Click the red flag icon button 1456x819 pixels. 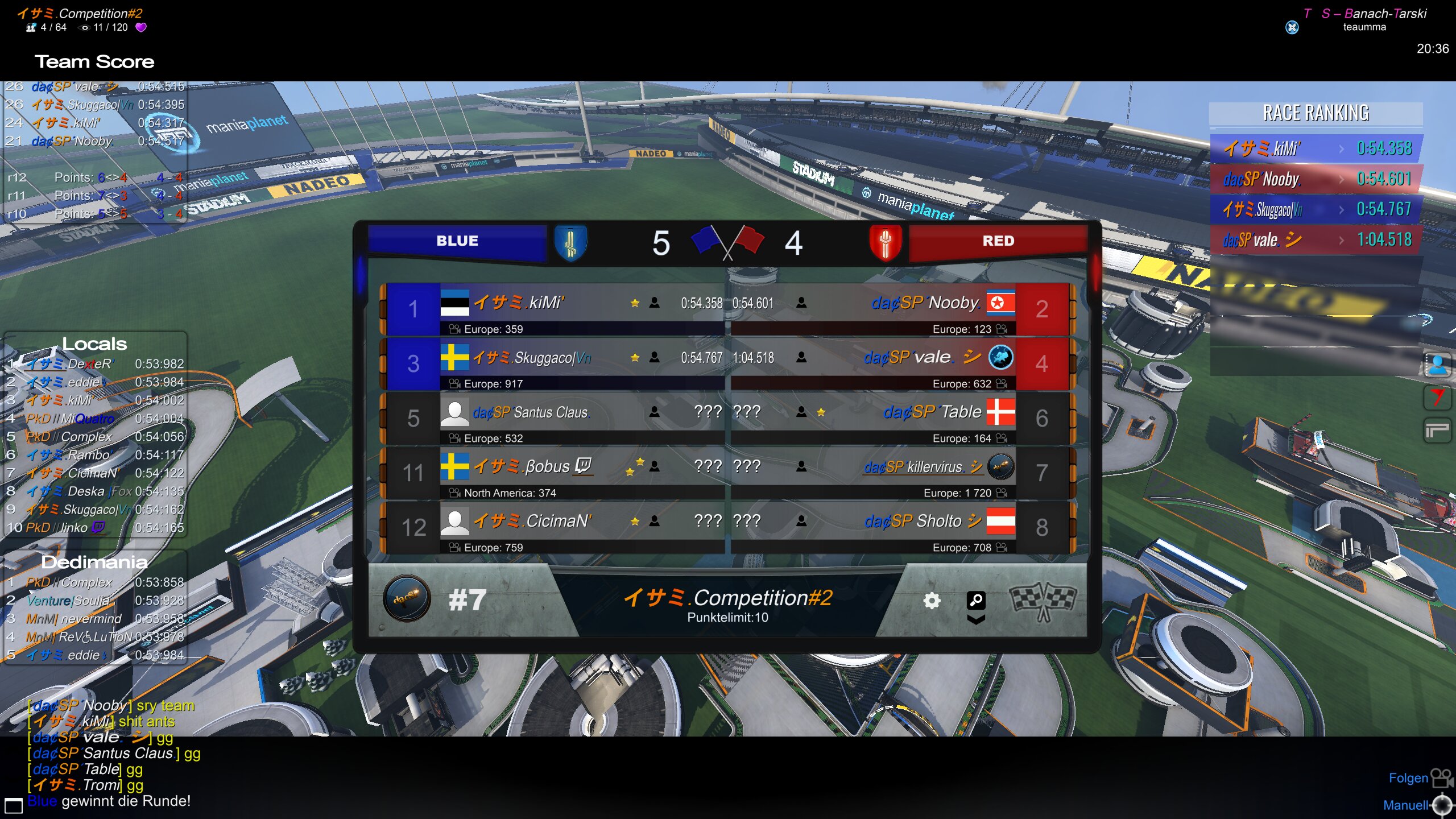pyautogui.click(x=1437, y=397)
